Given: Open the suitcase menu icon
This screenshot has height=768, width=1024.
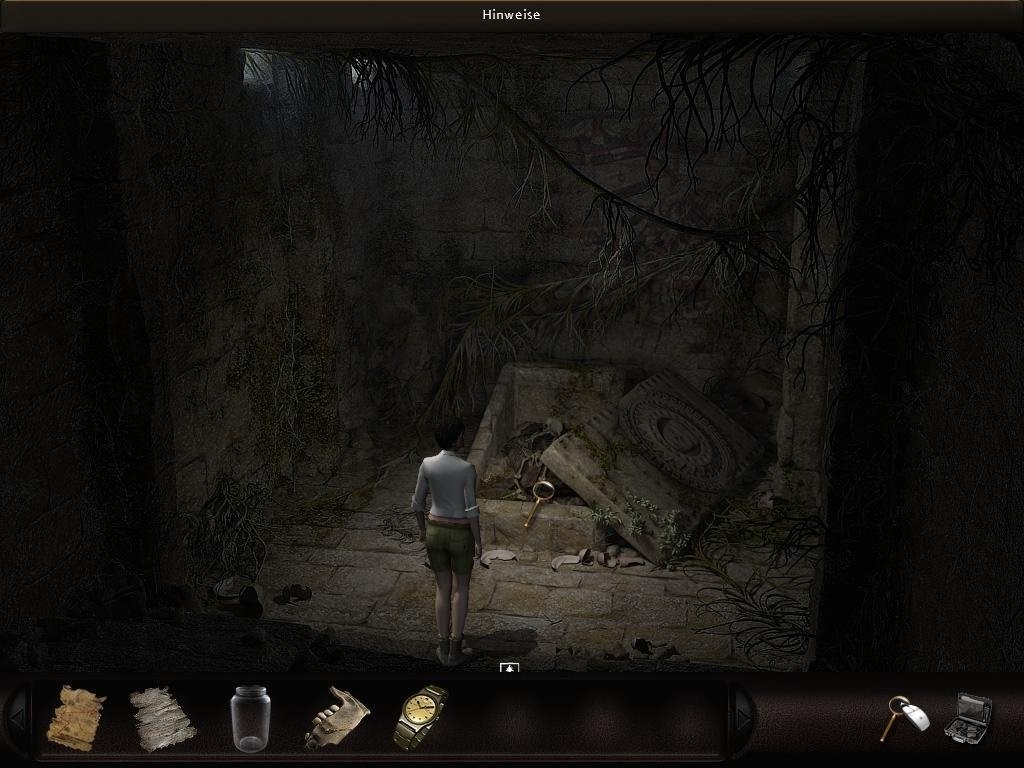Looking at the screenshot, I should [x=968, y=717].
